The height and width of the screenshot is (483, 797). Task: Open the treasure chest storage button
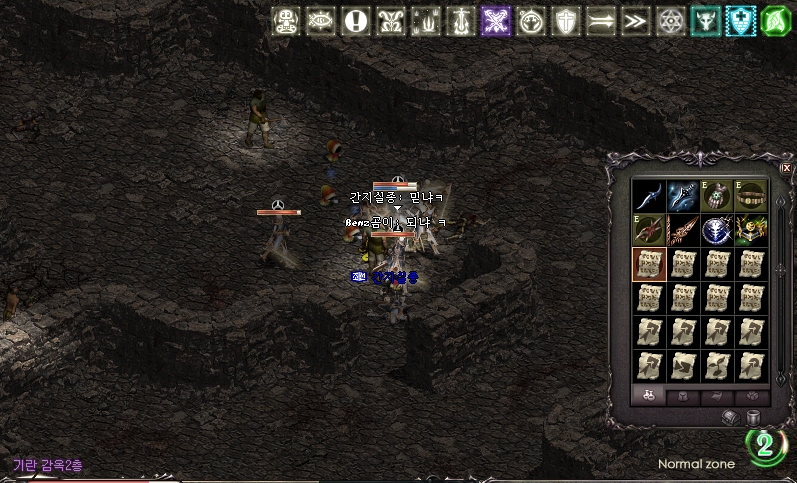(729, 417)
